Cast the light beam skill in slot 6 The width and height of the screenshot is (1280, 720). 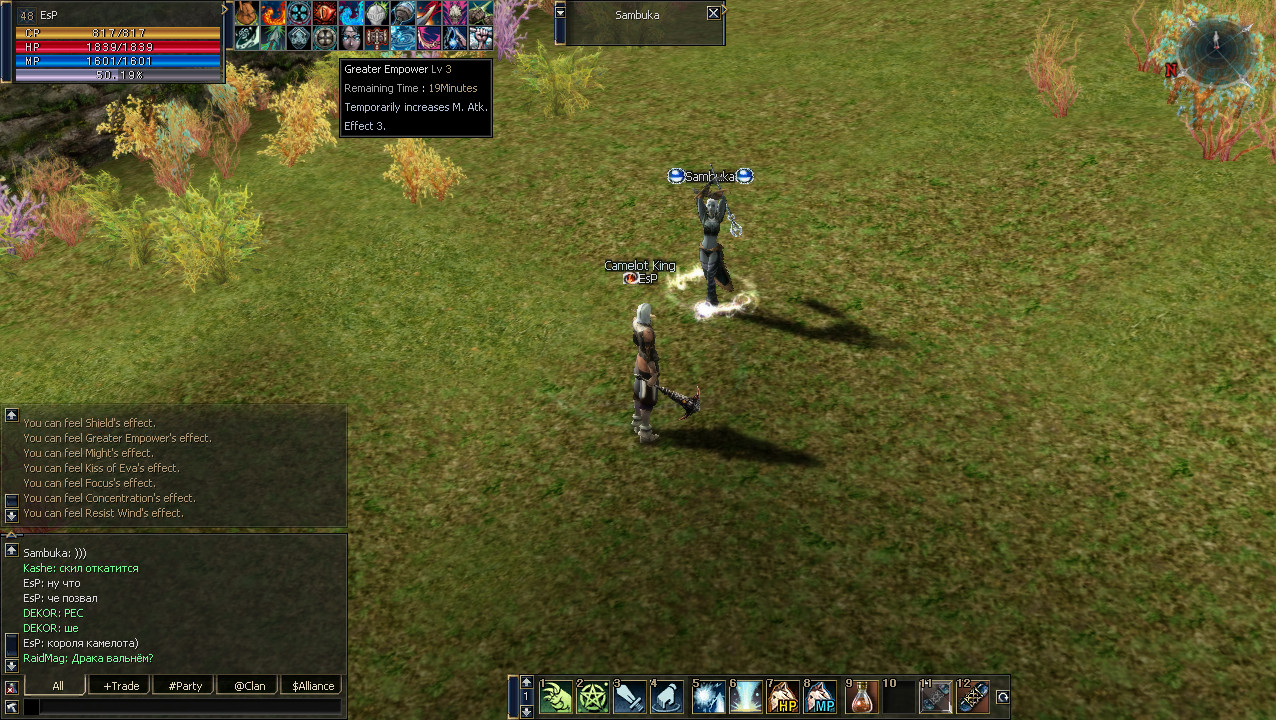(x=746, y=697)
